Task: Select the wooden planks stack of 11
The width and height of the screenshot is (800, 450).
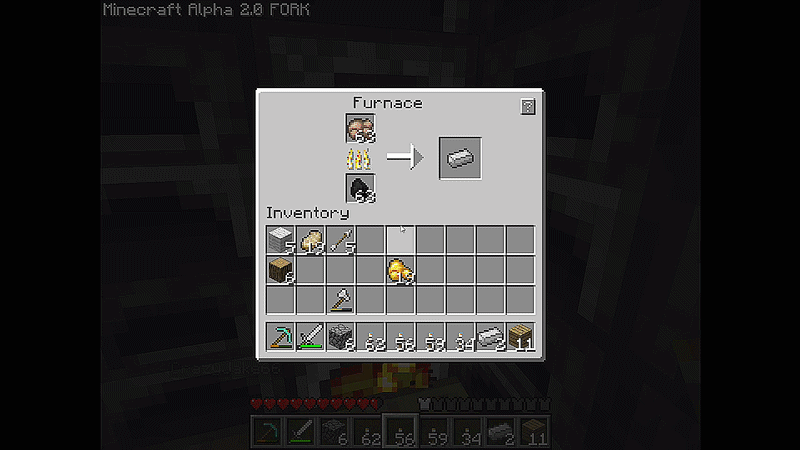Action: (x=521, y=337)
